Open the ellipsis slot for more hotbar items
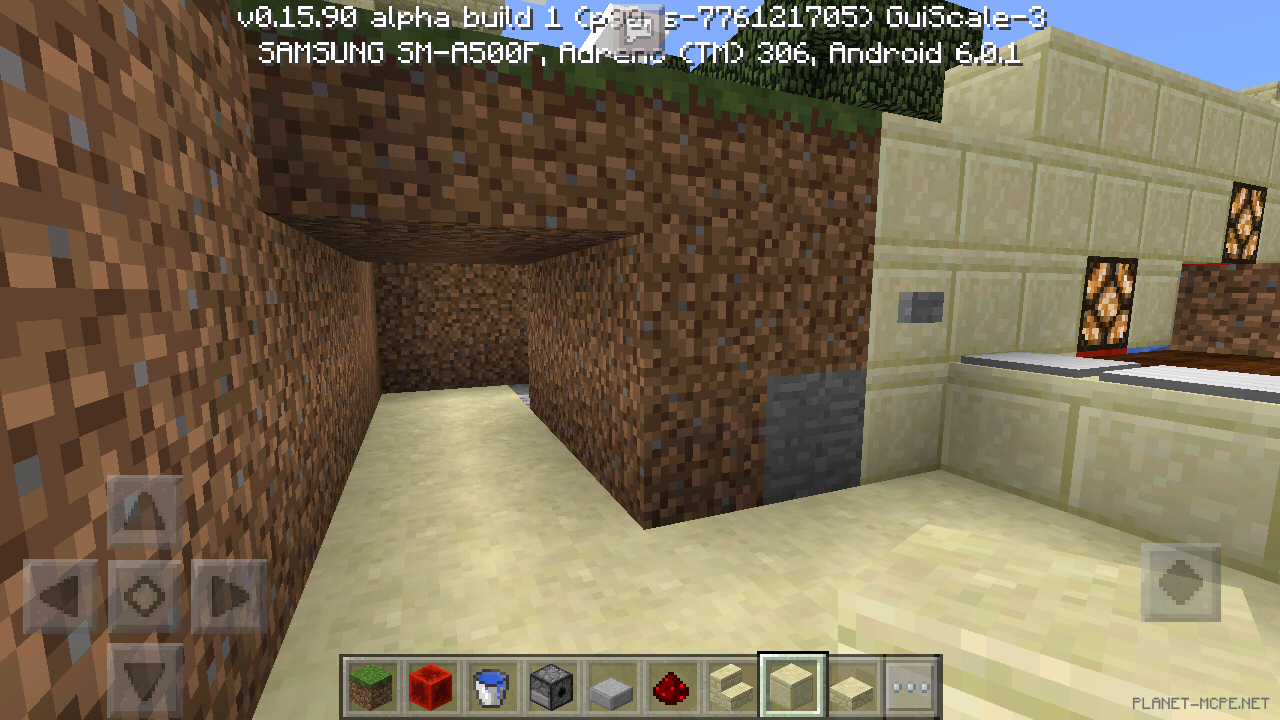Image resolution: width=1280 pixels, height=720 pixels. pos(908,687)
